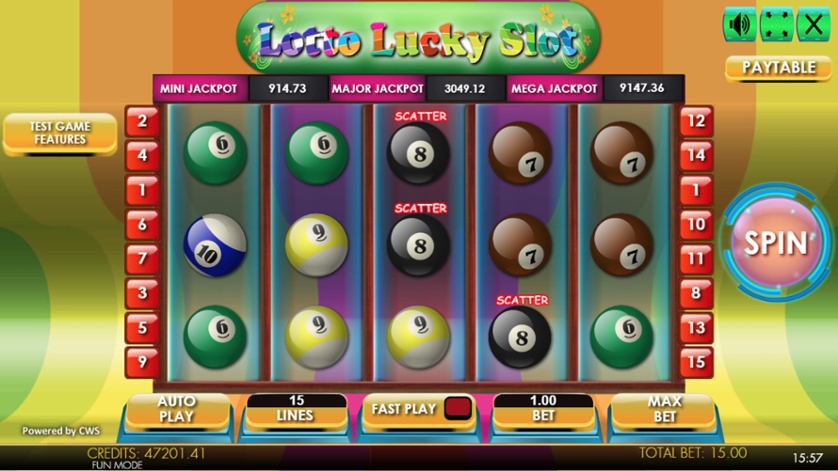Activate payline 14 marker

pyautogui.click(x=696, y=155)
